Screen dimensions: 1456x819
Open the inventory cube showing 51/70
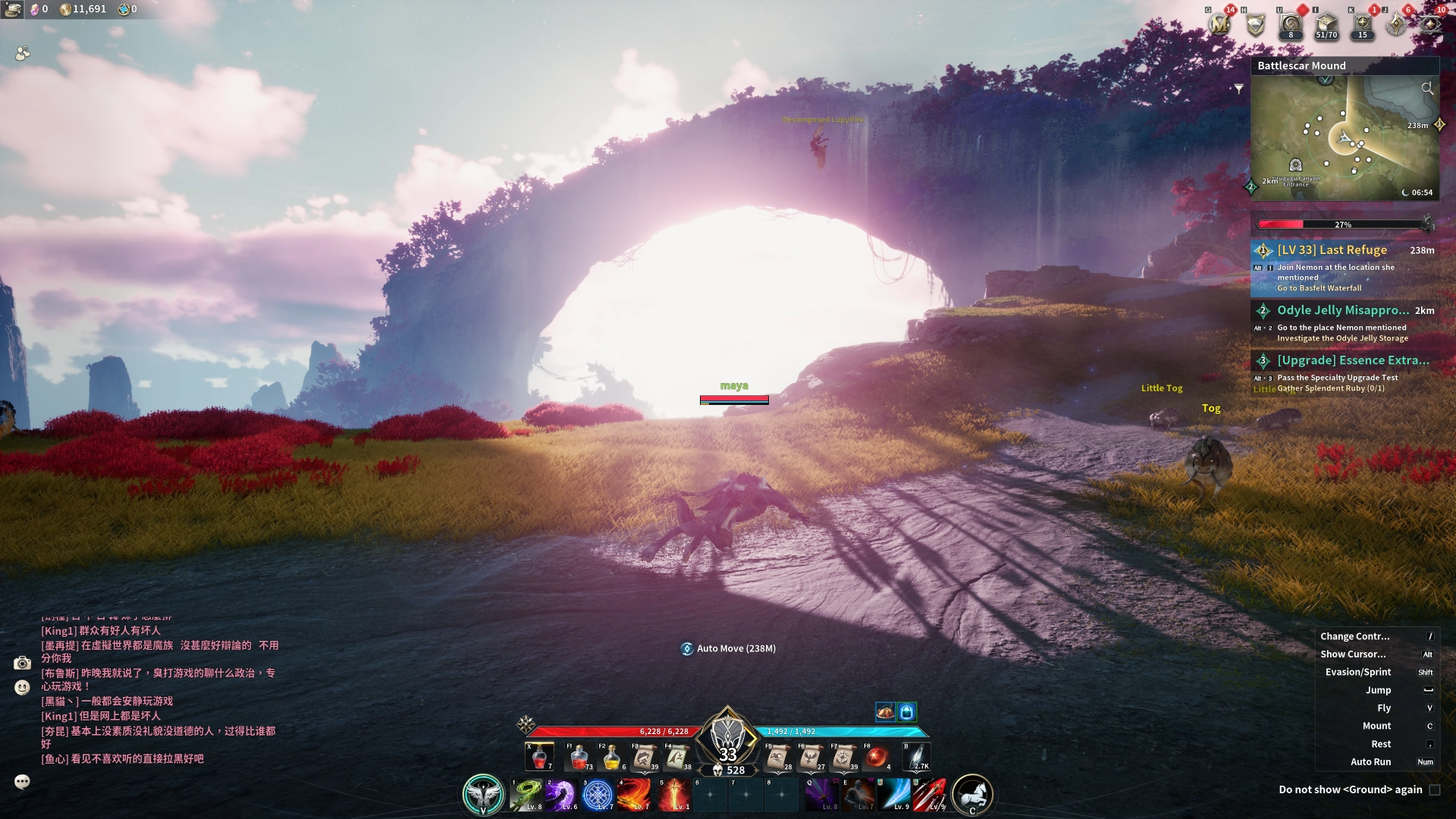coord(1326,25)
